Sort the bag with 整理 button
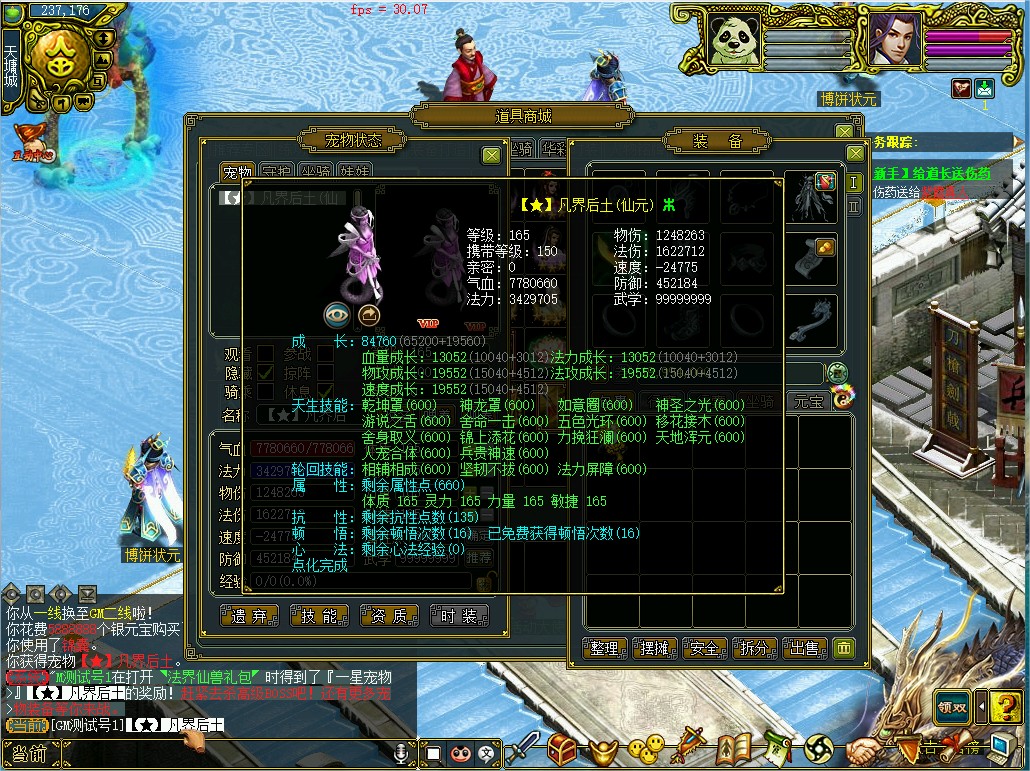Viewport: 1030px width, 771px height. click(x=605, y=648)
